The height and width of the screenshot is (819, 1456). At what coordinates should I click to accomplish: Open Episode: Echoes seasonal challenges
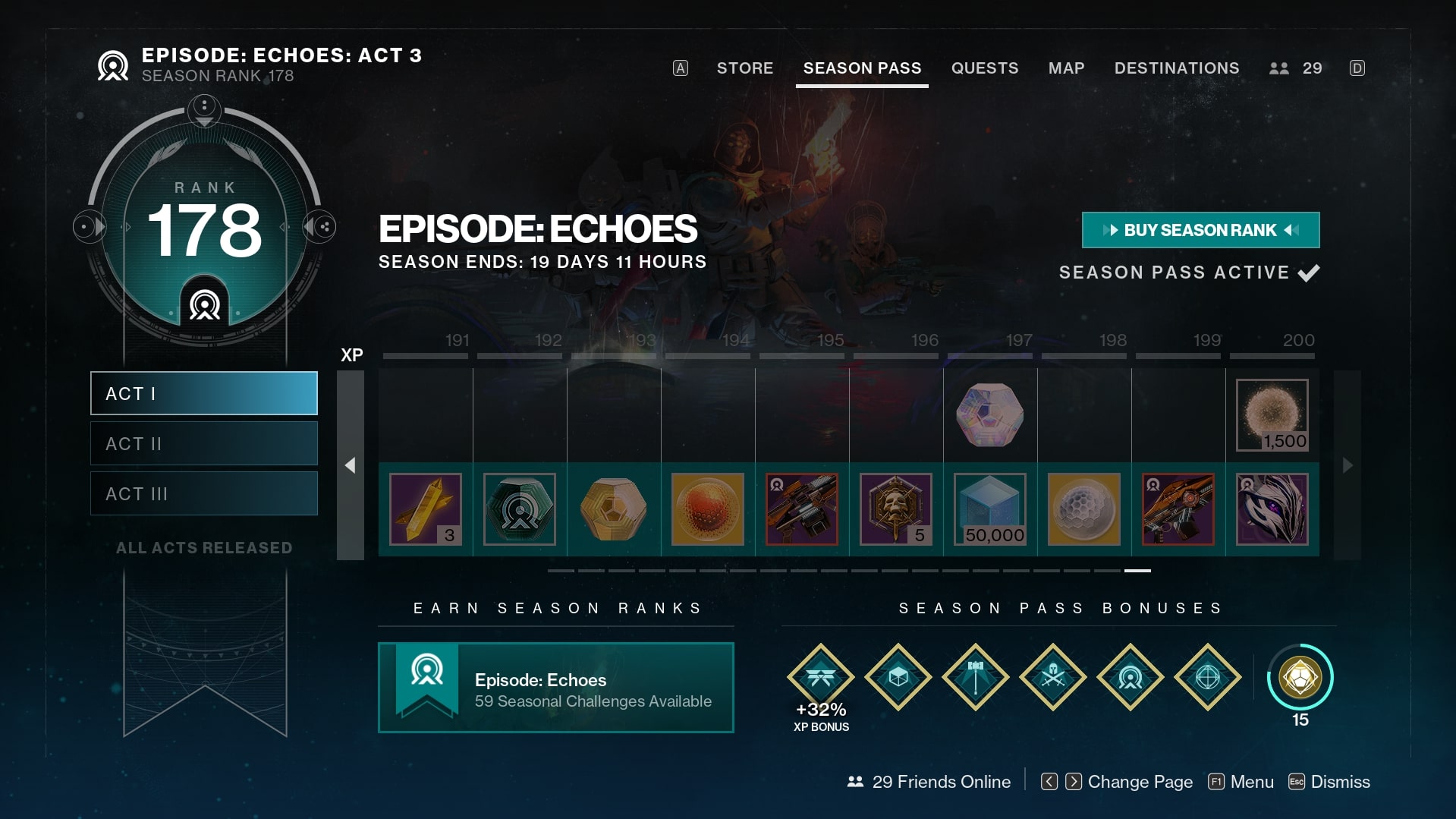pyautogui.click(x=555, y=688)
